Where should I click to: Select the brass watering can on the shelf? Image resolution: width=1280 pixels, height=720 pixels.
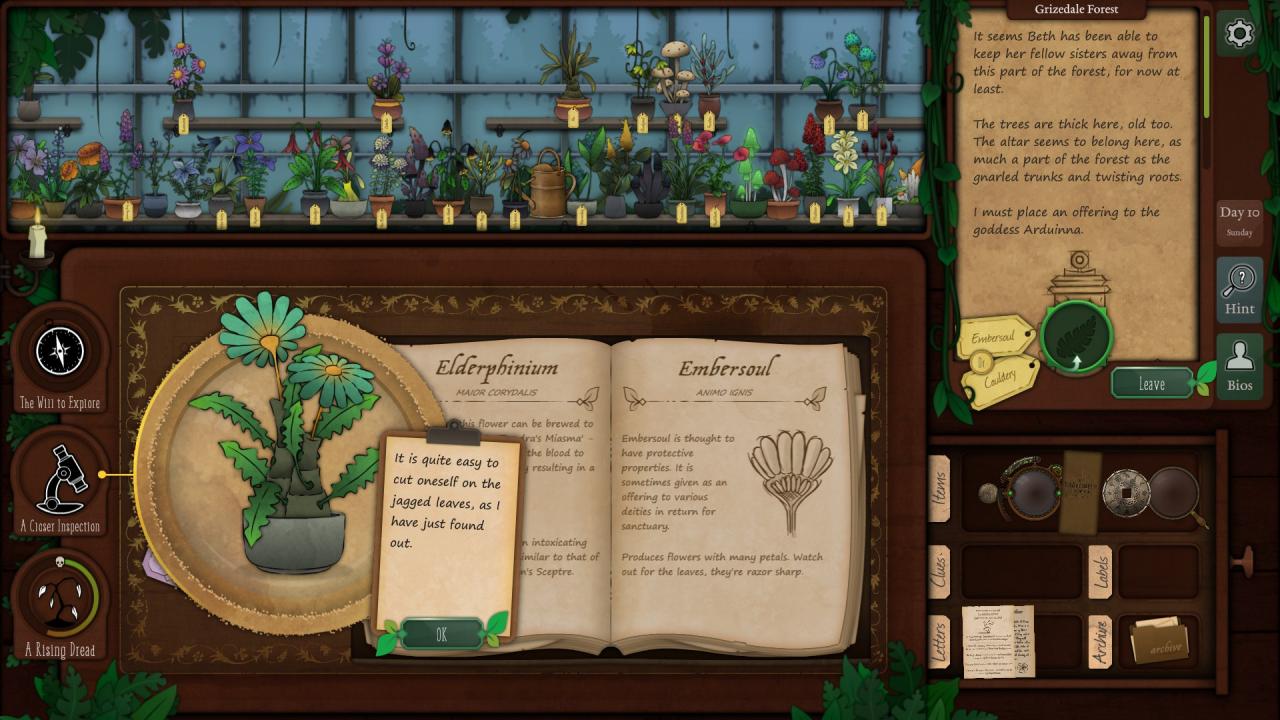click(x=549, y=182)
